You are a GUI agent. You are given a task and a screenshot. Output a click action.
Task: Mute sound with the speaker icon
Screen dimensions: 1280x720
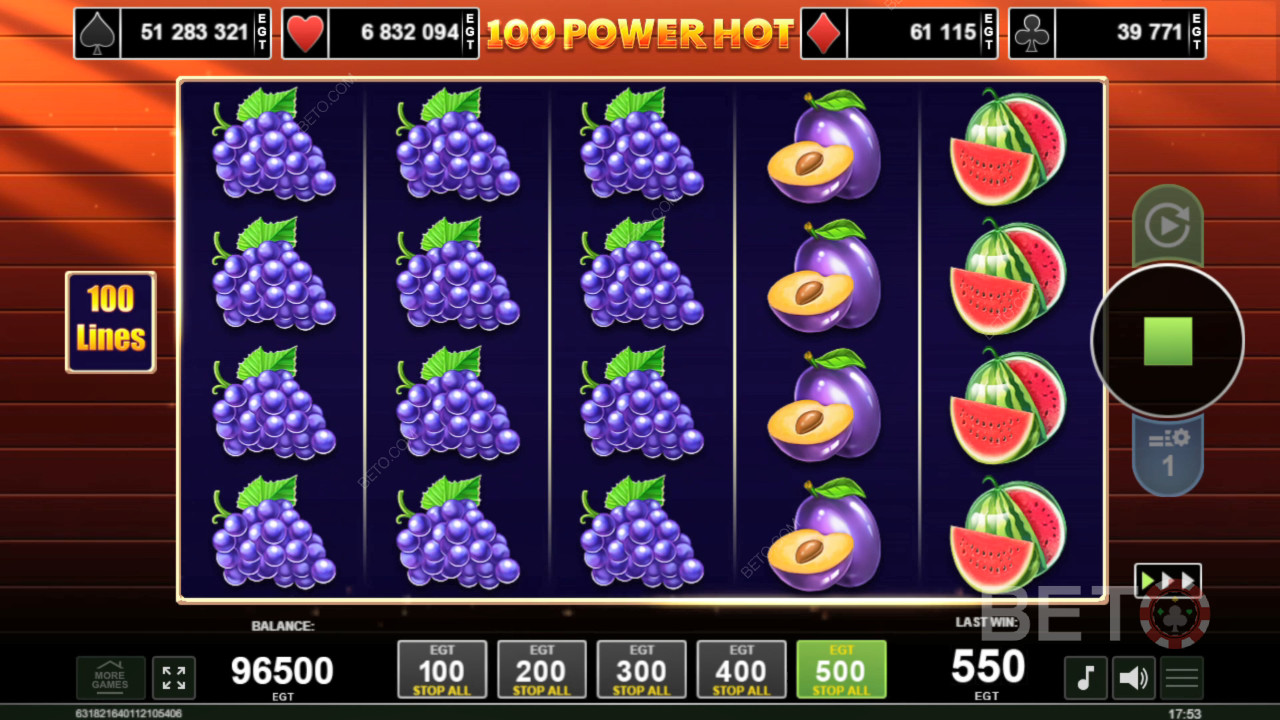click(1133, 677)
